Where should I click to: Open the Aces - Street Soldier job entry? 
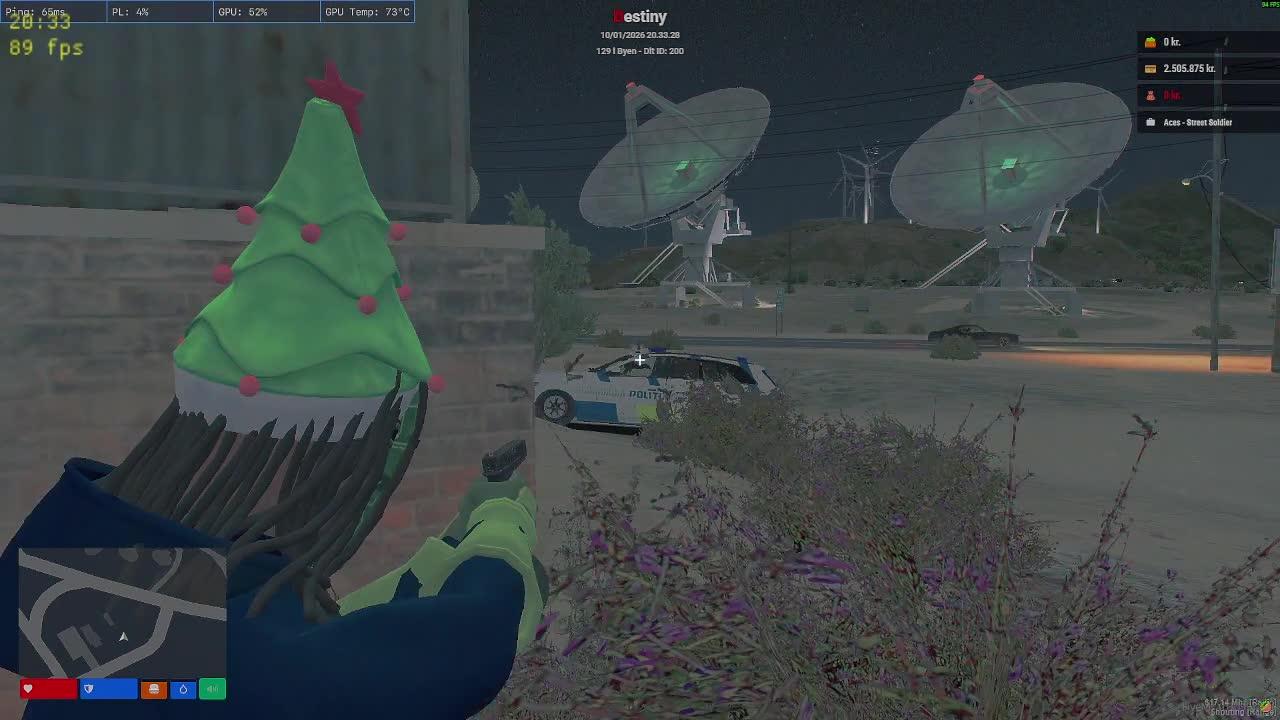(x=1197, y=122)
